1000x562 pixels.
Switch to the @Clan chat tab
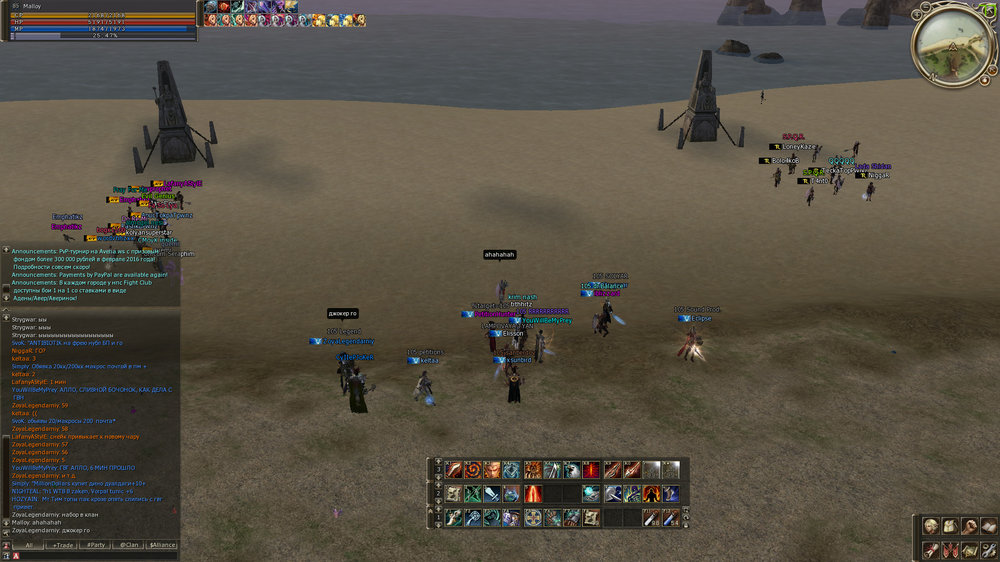pos(128,545)
